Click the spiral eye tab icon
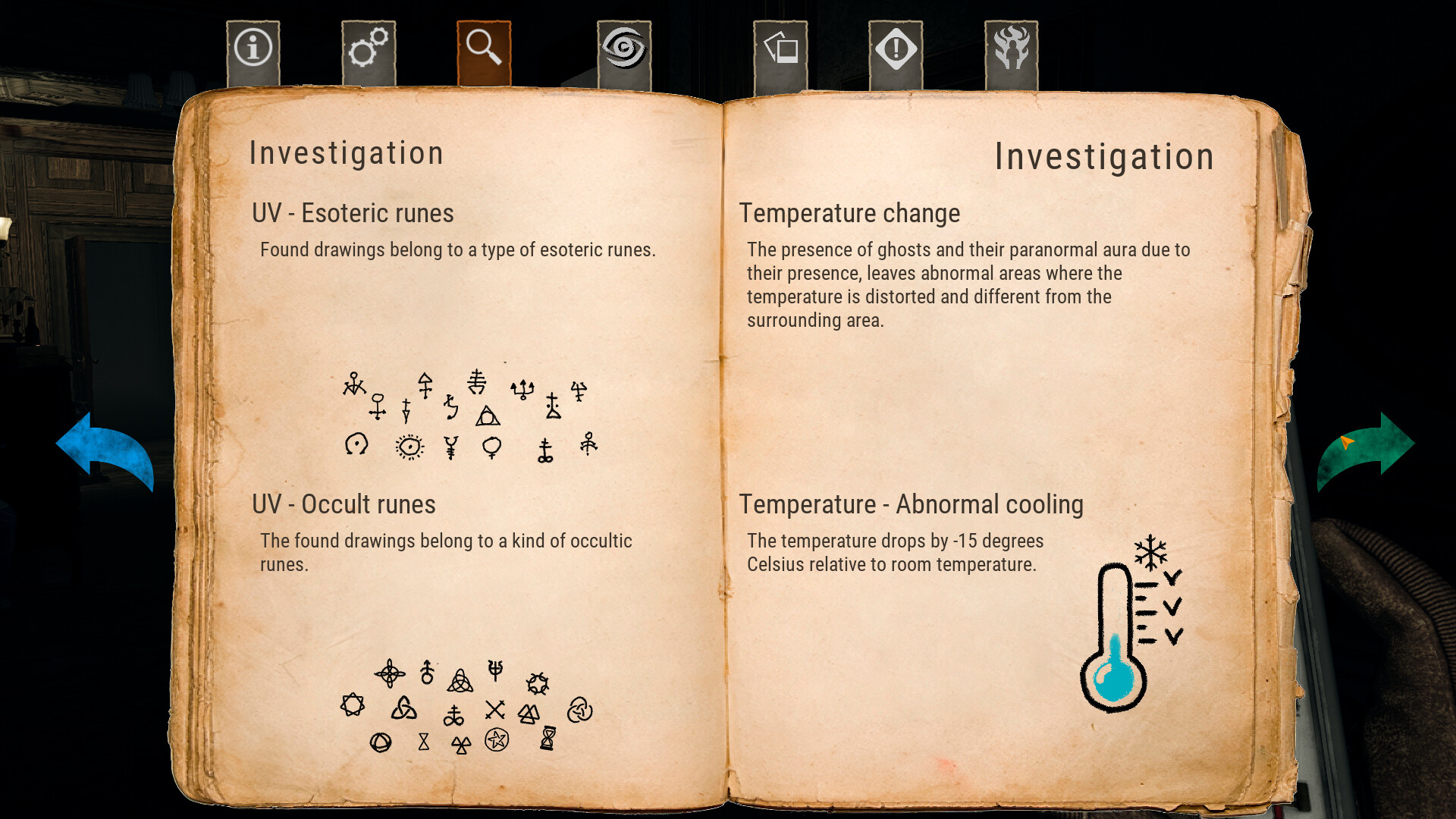Screen dimensions: 1456x819 [624, 48]
